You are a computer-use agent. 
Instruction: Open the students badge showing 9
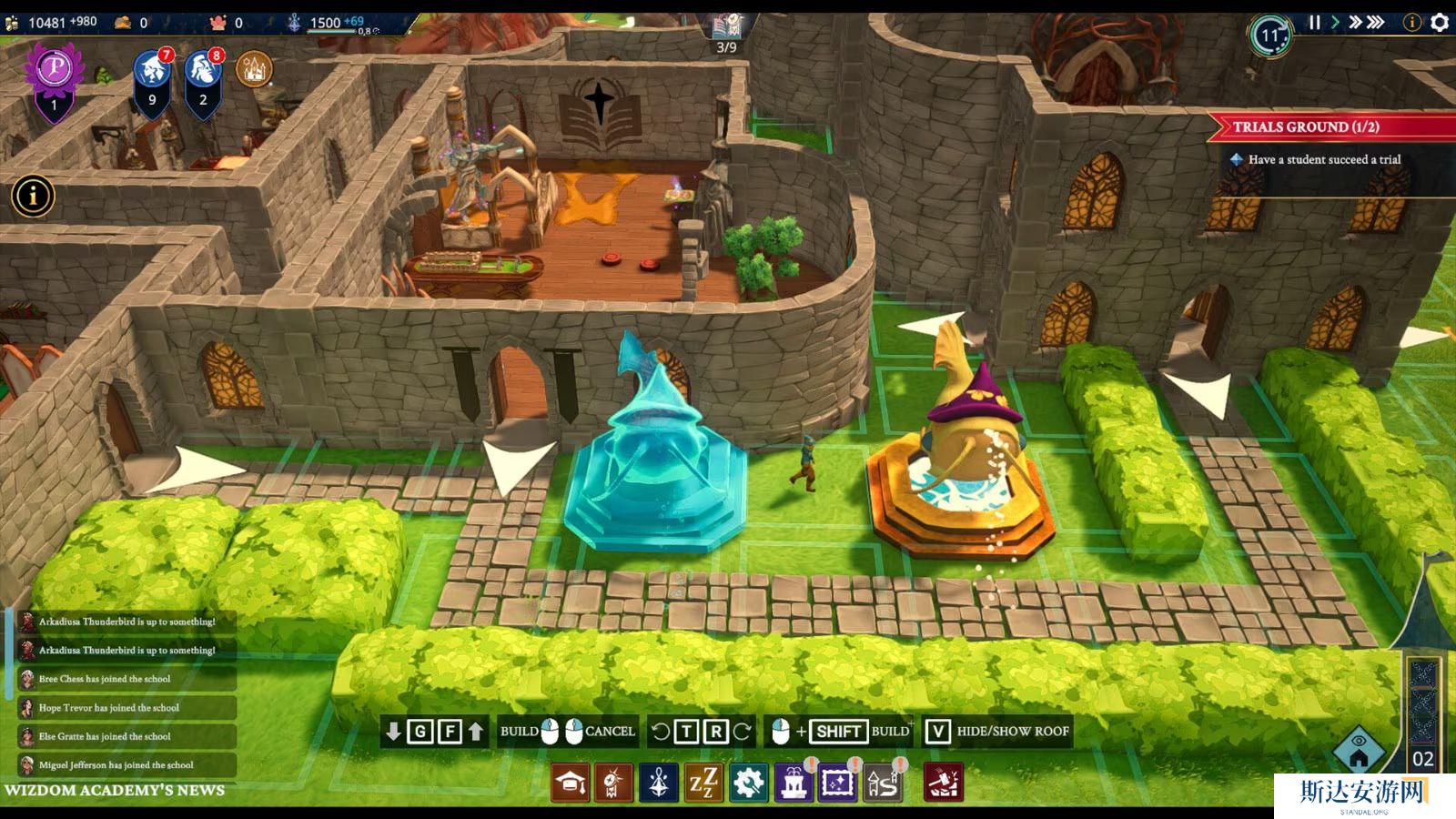coord(152,80)
